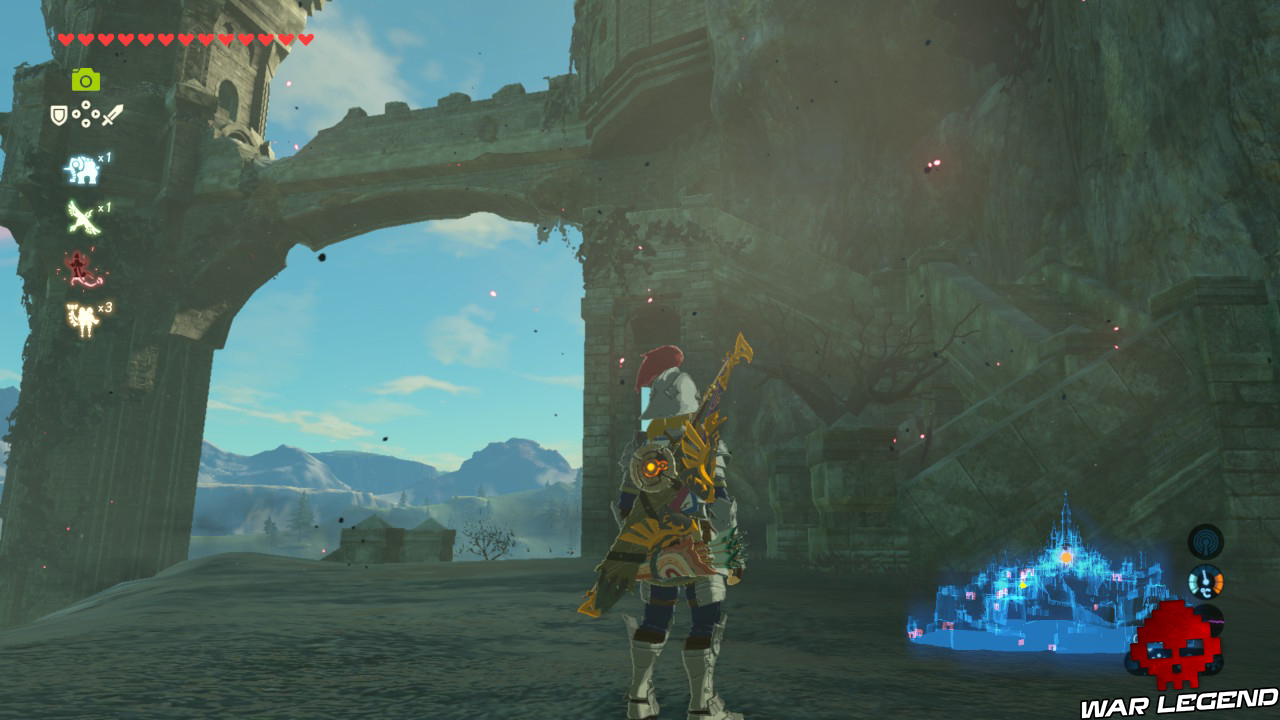The height and width of the screenshot is (720, 1280).
Task: Click the x1 counter next to Revali's Gale
Action: (104, 207)
